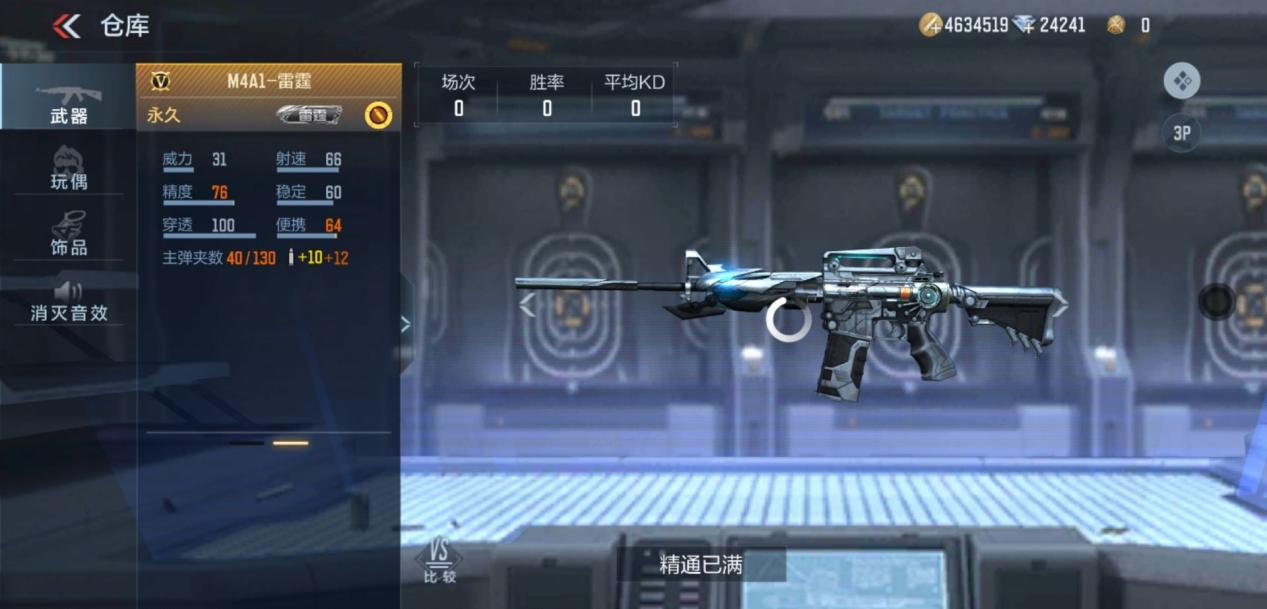1267x609 pixels.
Task: Click the yellow prohibited-circle icon beside 雷霆
Action: 378,115
